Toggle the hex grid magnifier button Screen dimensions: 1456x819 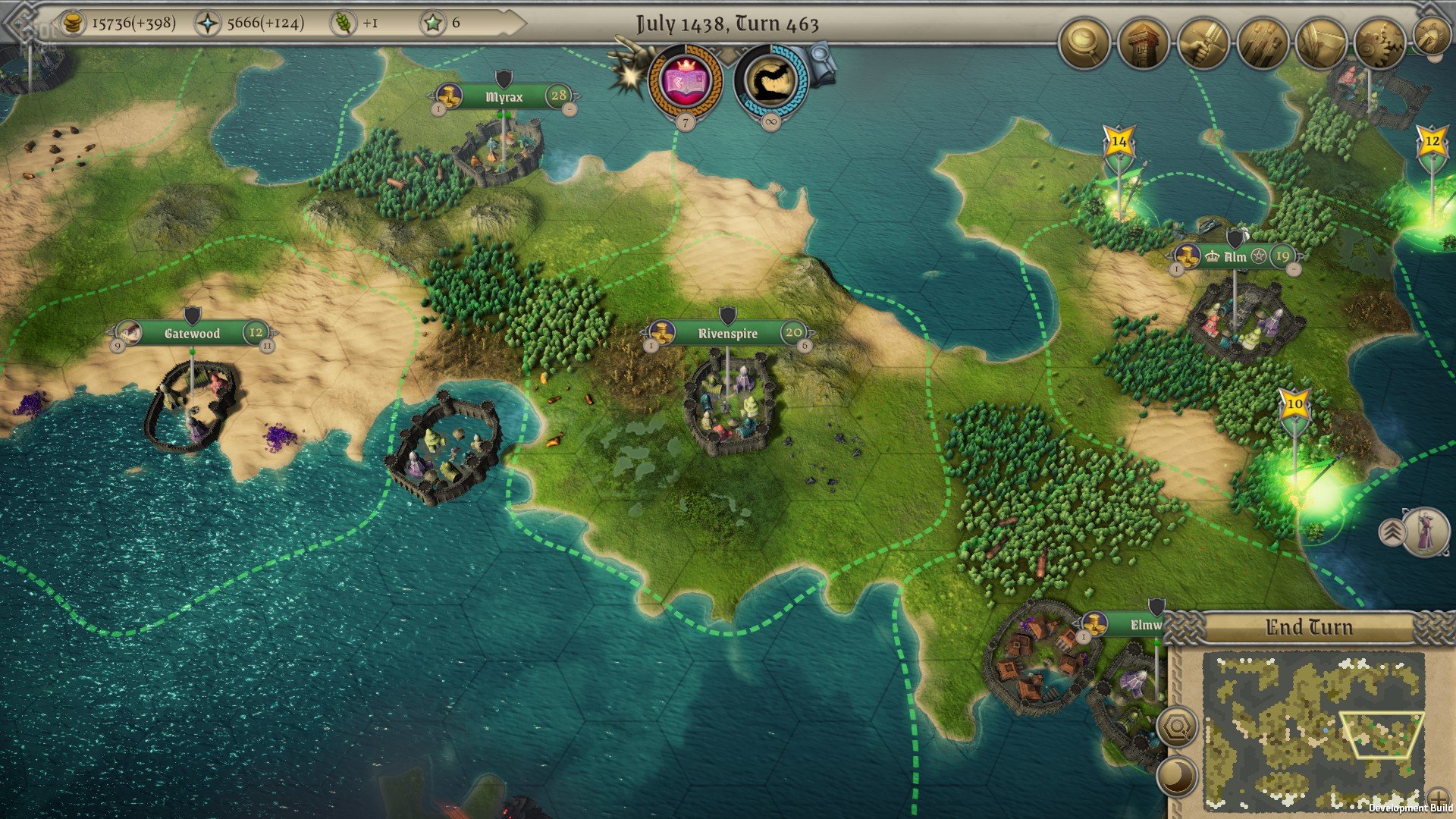pos(1177,728)
